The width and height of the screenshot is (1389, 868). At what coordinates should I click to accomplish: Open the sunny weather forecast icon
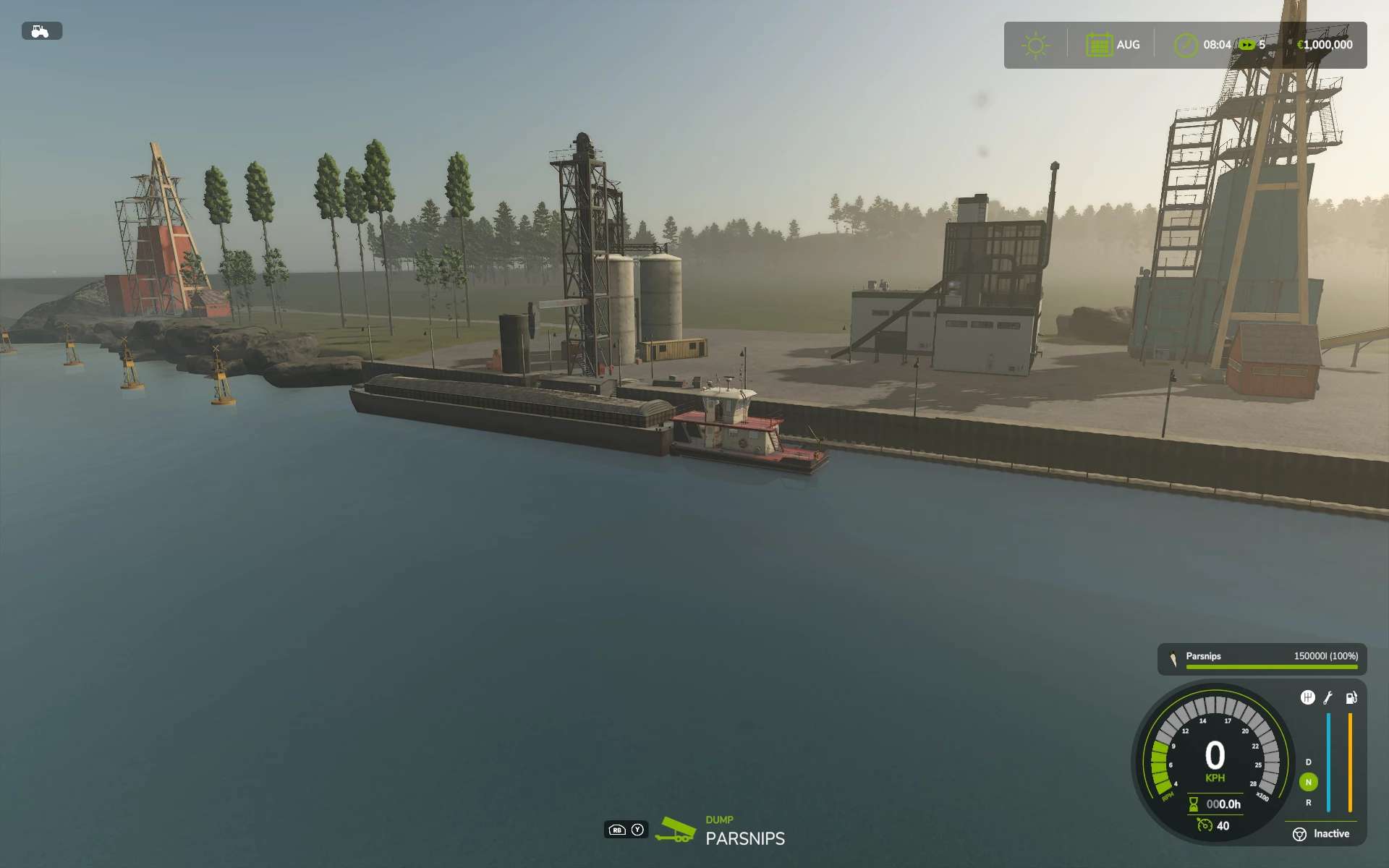(1035, 45)
